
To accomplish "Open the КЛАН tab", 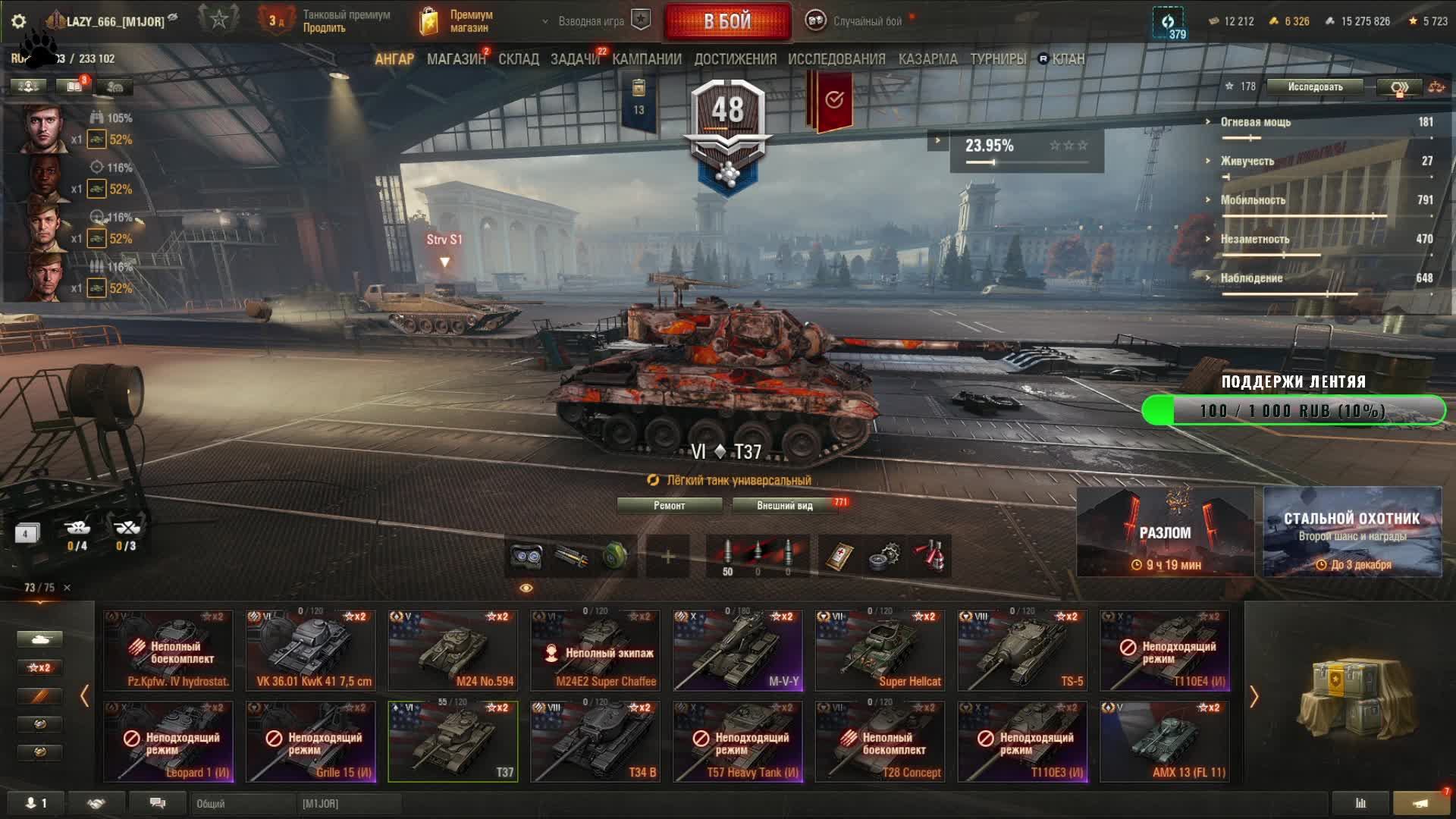I will coord(1068,59).
